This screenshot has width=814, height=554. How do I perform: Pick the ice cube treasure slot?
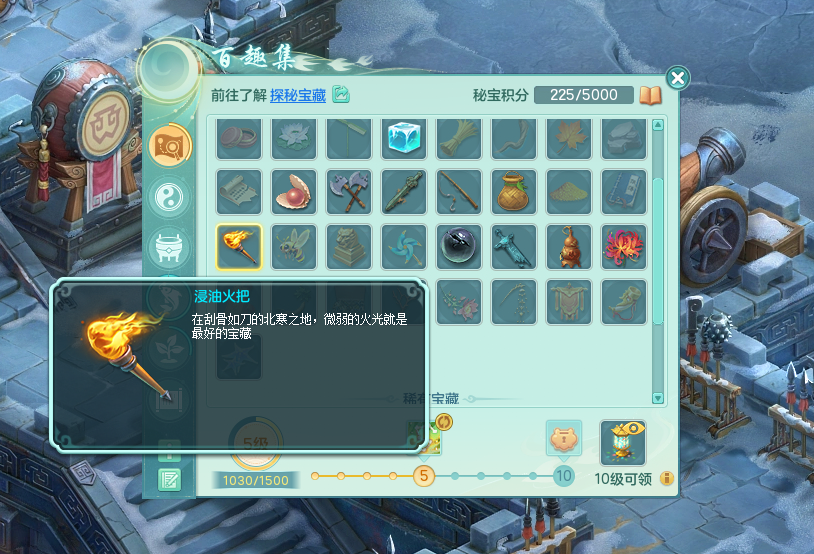point(404,138)
